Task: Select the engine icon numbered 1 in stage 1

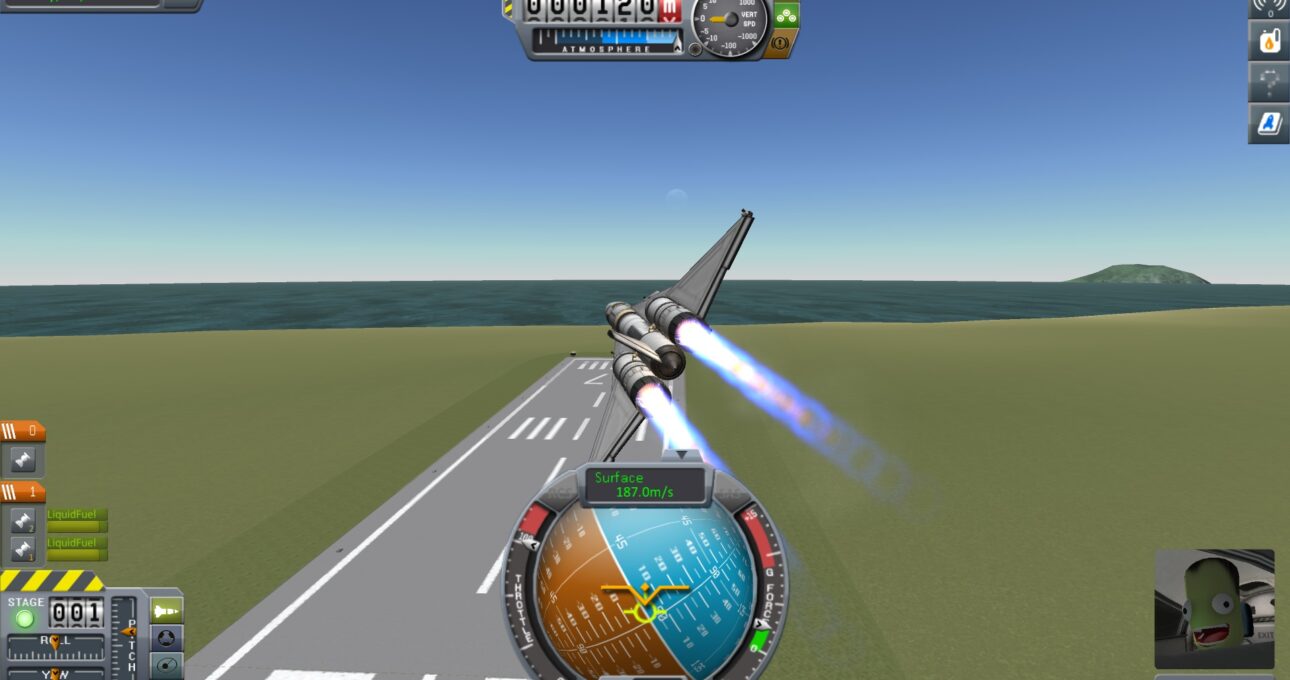Action: (x=23, y=549)
